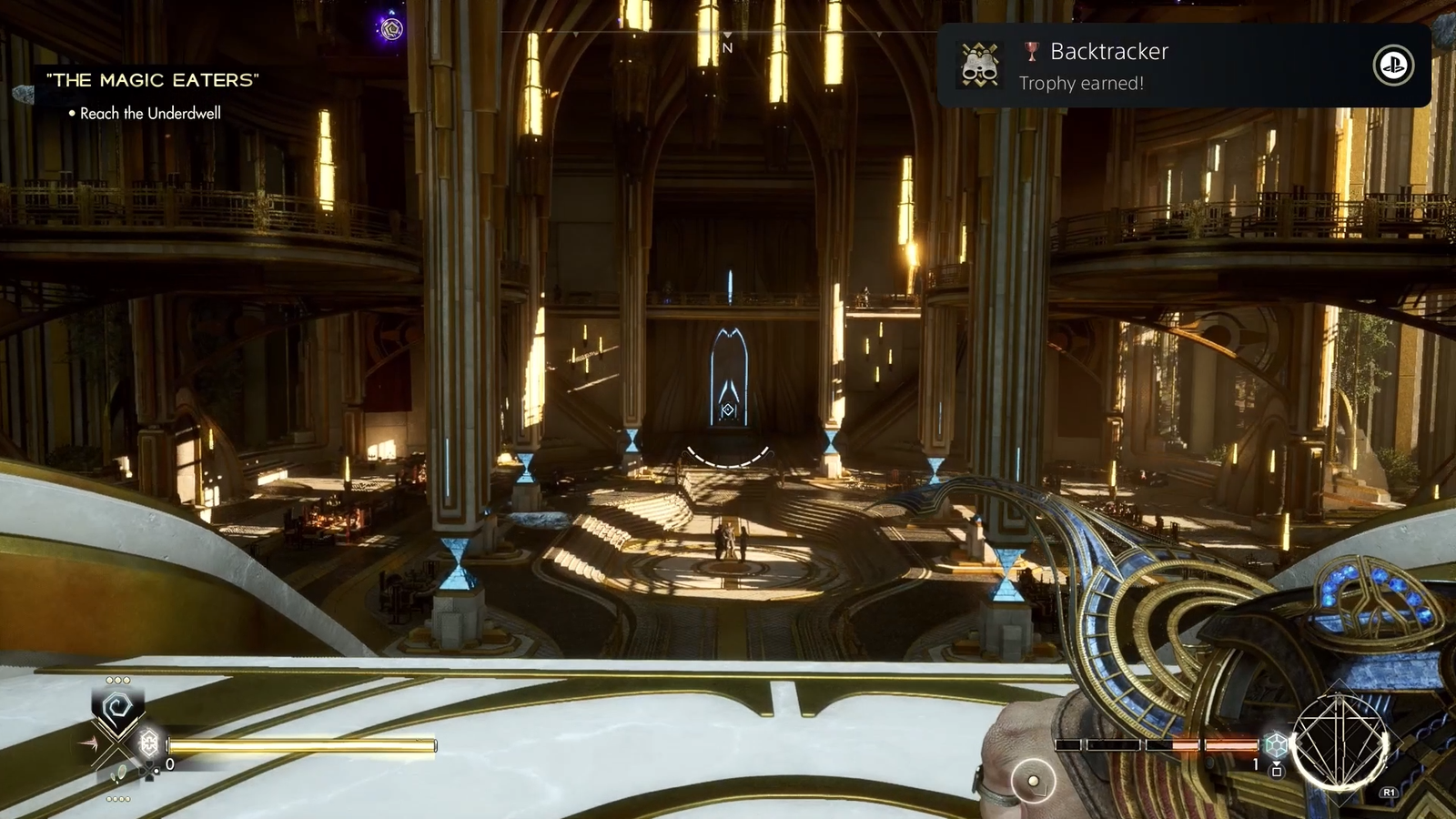This screenshot has width=1456, height=819.
Task: Select the spiral attack magic emblem icon
Action: (116, 704)
